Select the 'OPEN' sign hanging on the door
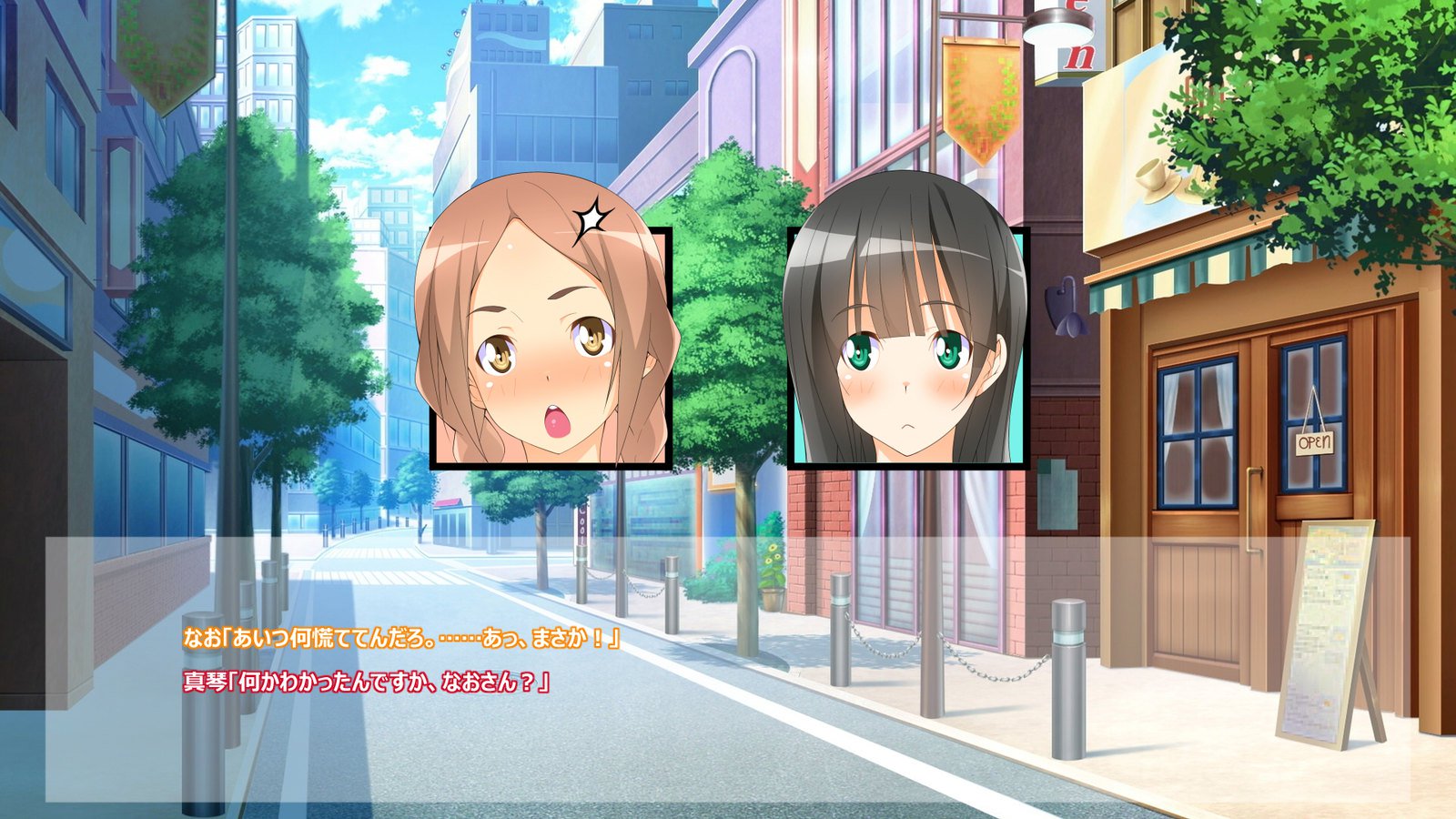This screenshot has height=819, width=1456. point(1314,443)
